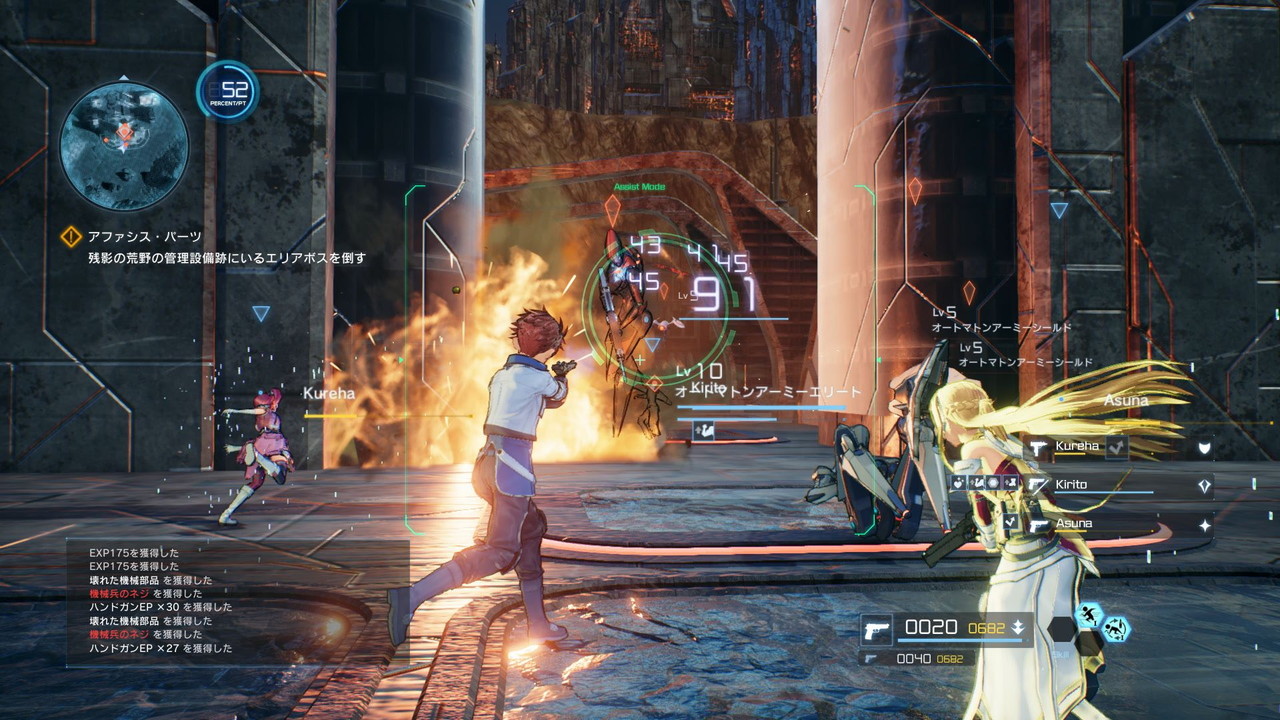Switch to the secondary weapon slot
Image resolution: width=1280 pixels, height=720 pixels.
(x=916, y=658)
